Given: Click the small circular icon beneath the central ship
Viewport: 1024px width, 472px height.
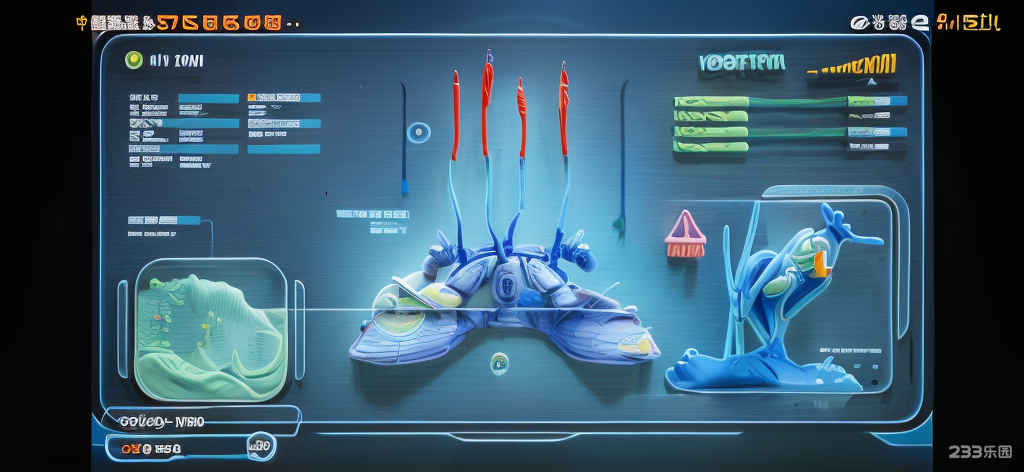Looking at the screenshot, I should click(499, 363).
